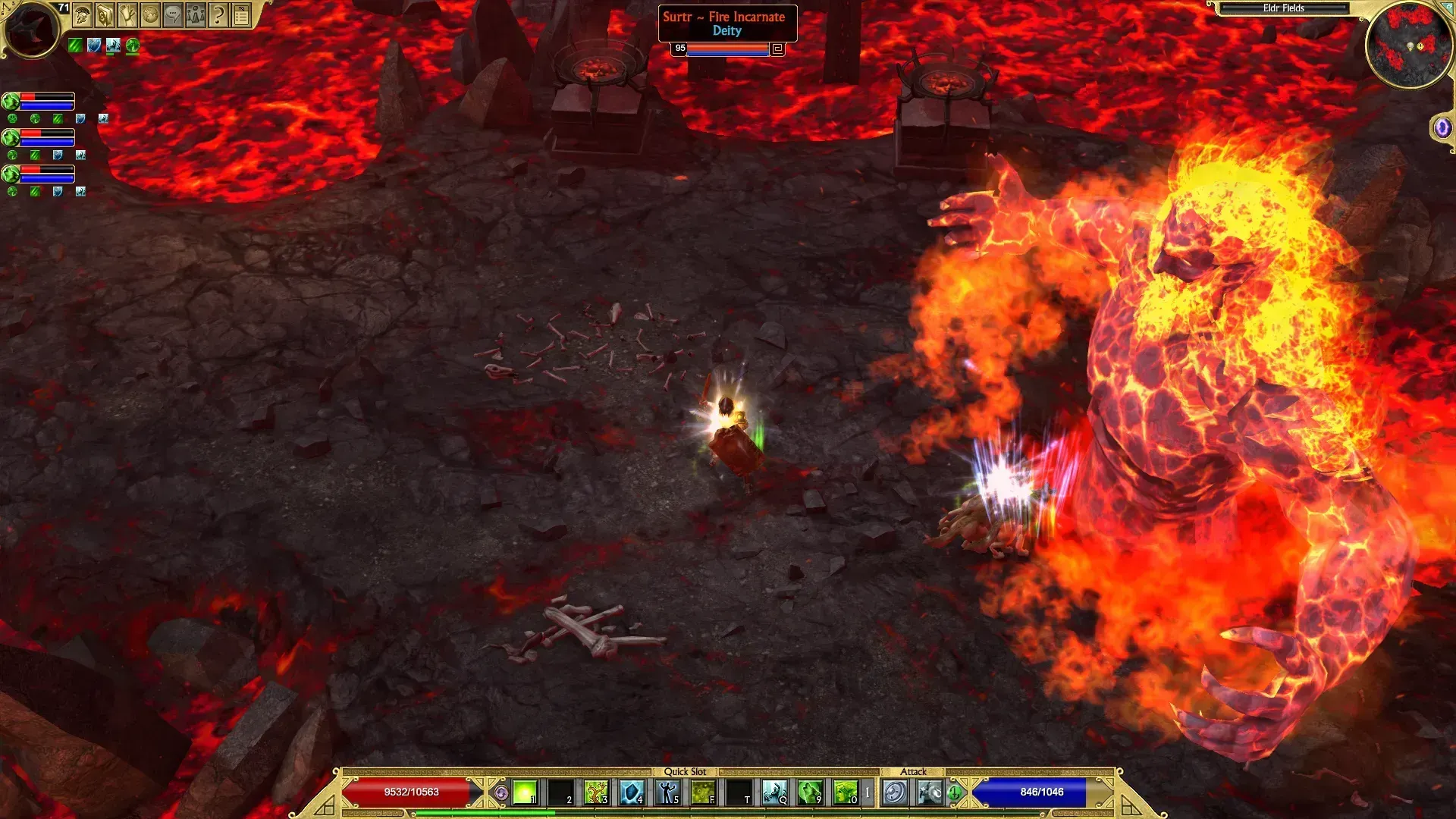Activate the blue shield skill in slot 4
Viewport: 1456px width, 819px height.
coord(632,793)
